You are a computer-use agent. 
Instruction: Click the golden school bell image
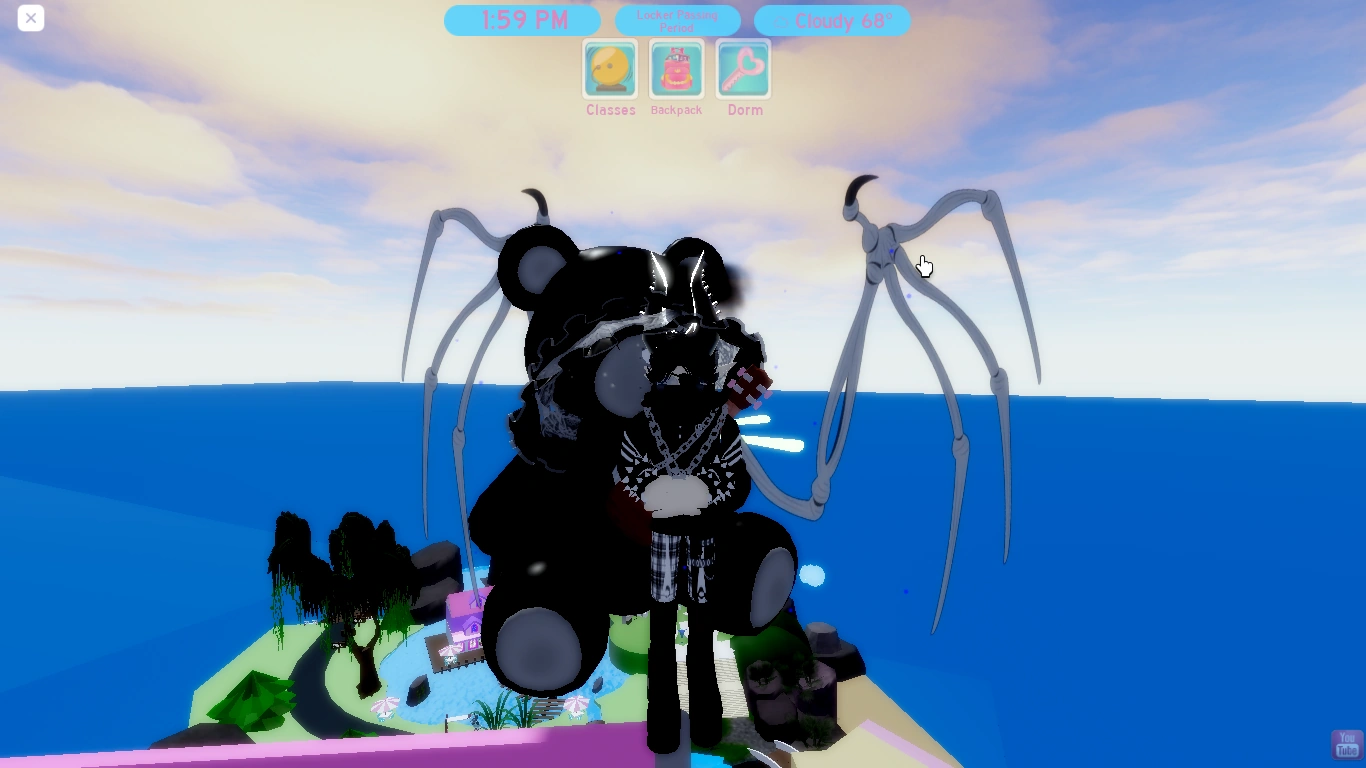coord(610,68)
